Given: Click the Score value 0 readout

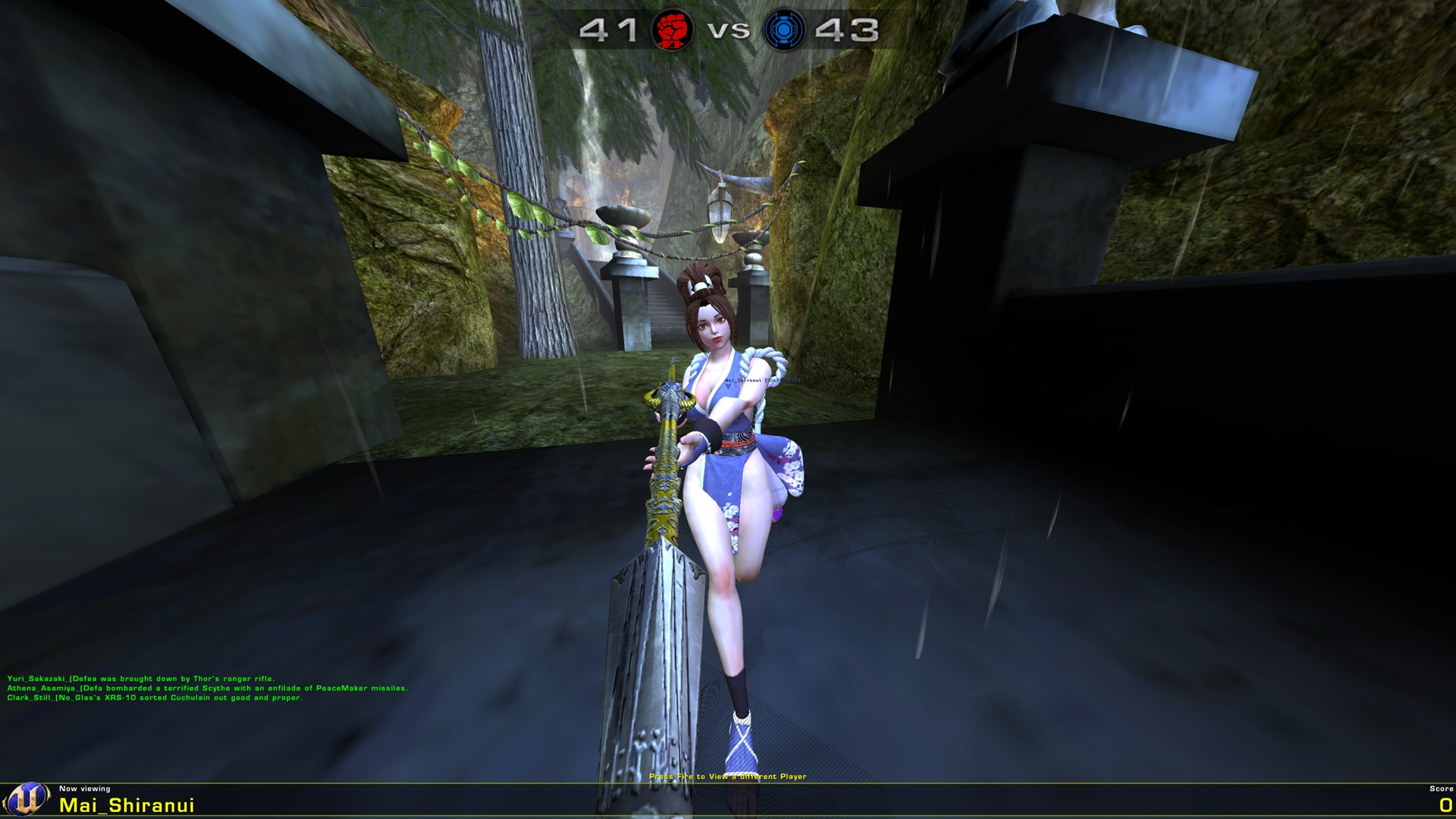Looking at the screenshot, I should [1445, 806].
